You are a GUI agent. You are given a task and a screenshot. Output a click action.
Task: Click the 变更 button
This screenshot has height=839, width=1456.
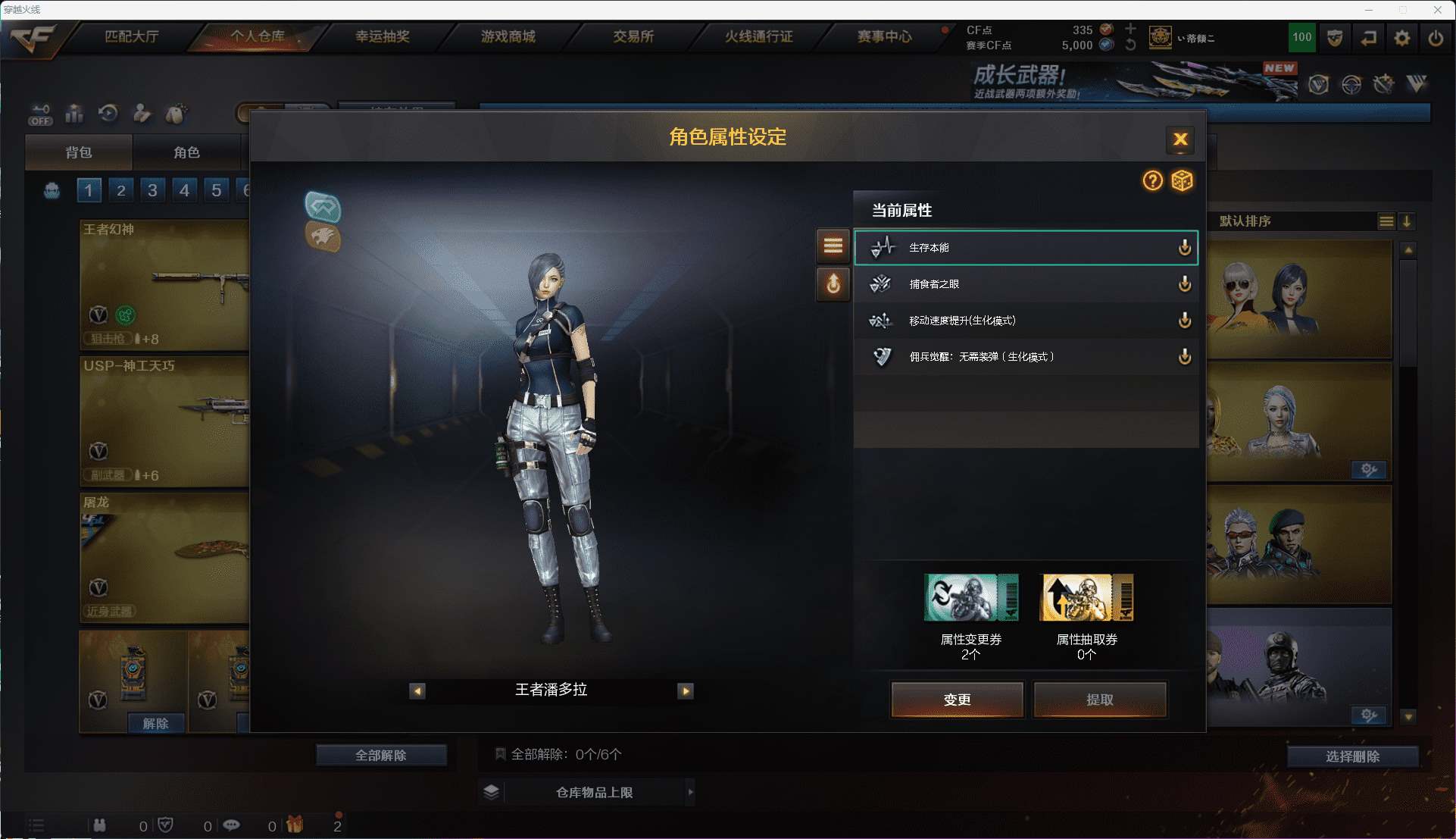click(x=957, y=699)
